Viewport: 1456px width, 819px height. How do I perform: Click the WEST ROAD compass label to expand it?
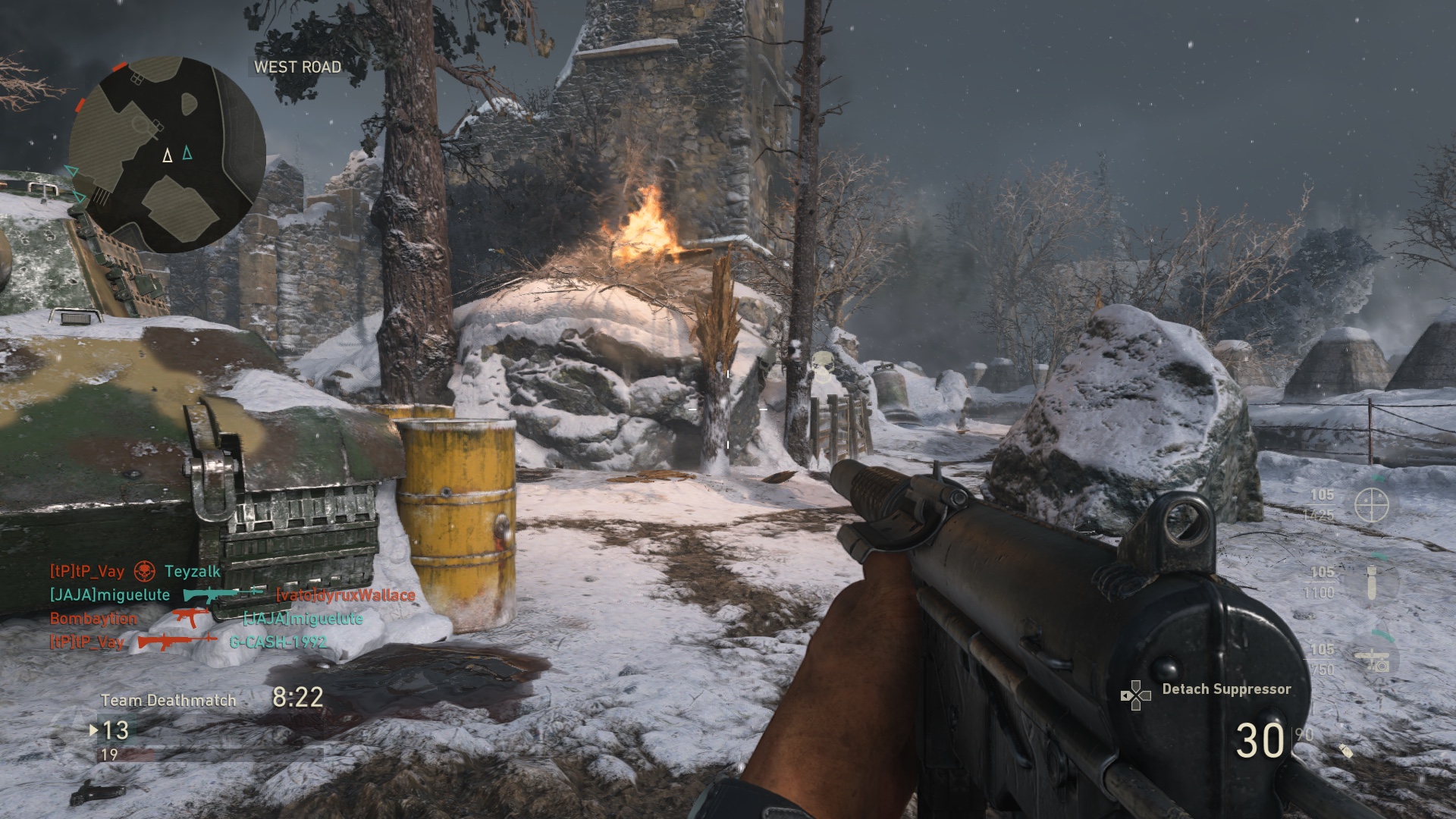coord(296,67)
